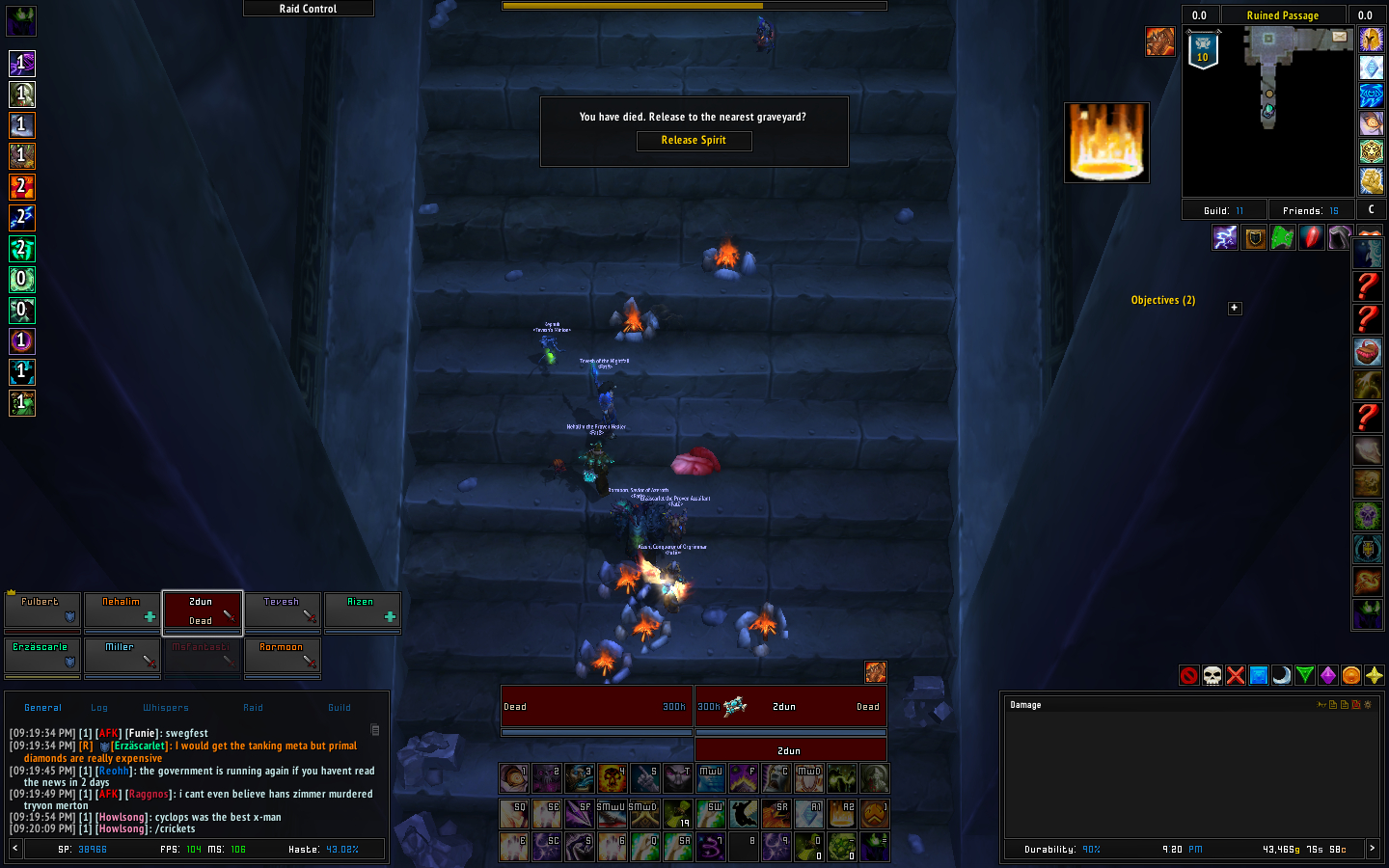Expand the Objectives tracker plus button
The width and height of the screenshot is (1389, 868).
1235,309
